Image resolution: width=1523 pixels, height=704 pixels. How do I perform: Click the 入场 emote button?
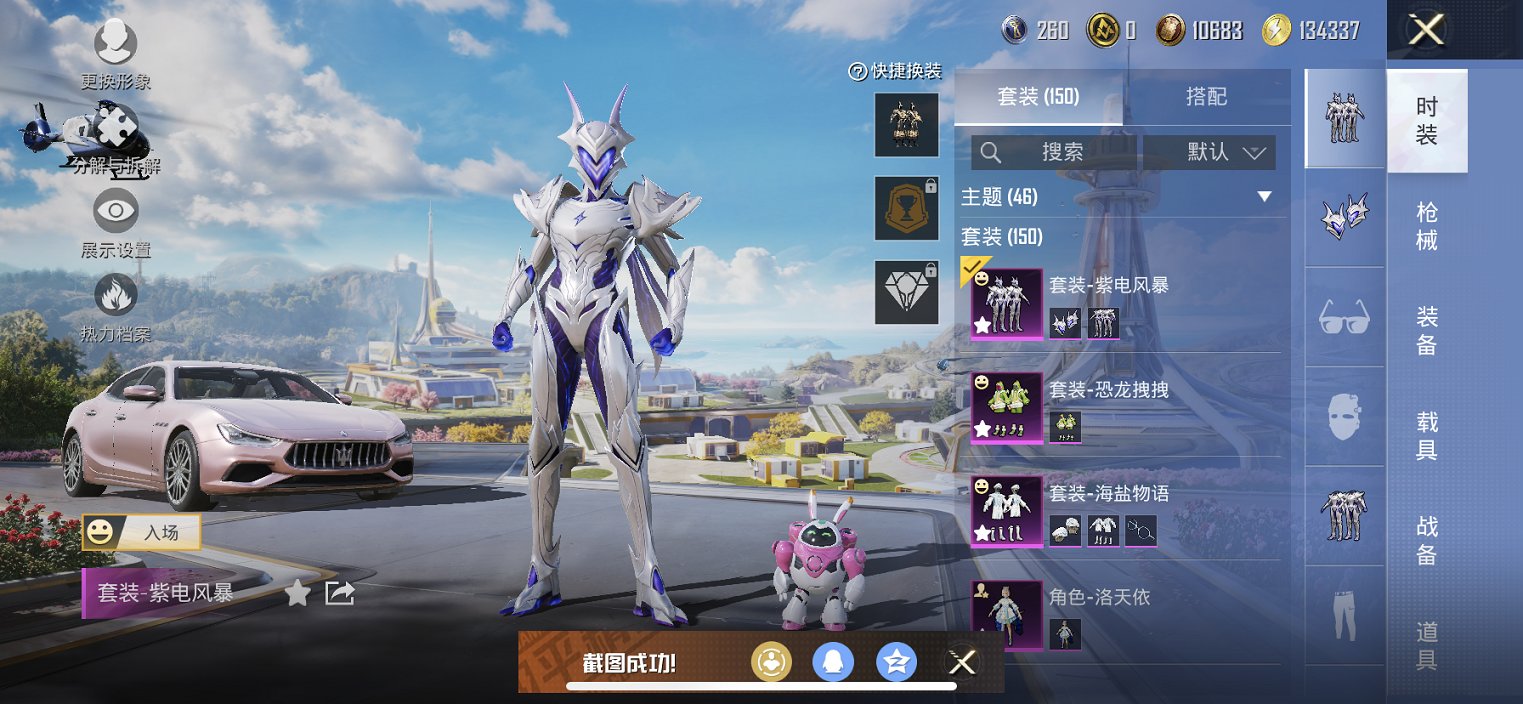(142, 532)
